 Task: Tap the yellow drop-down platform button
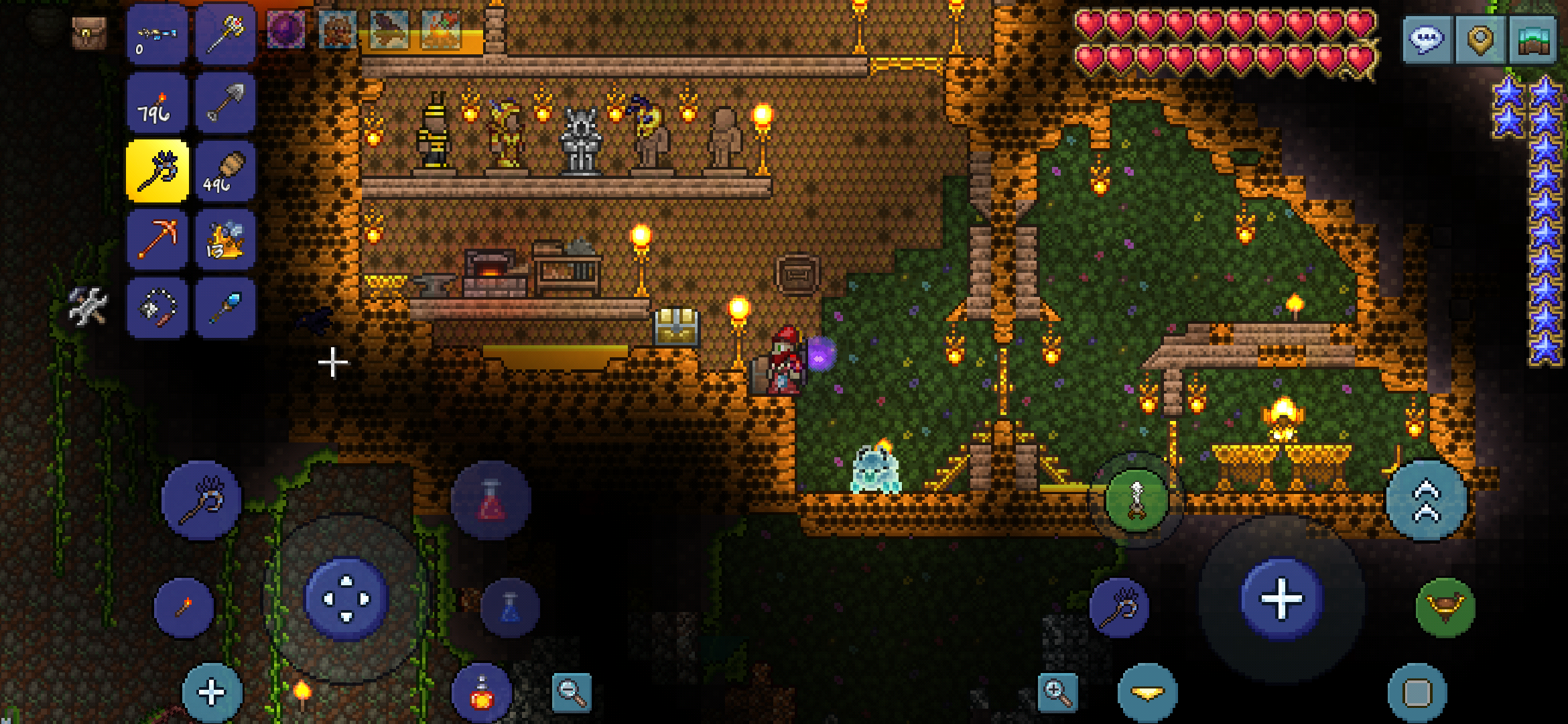[1147, 693]
